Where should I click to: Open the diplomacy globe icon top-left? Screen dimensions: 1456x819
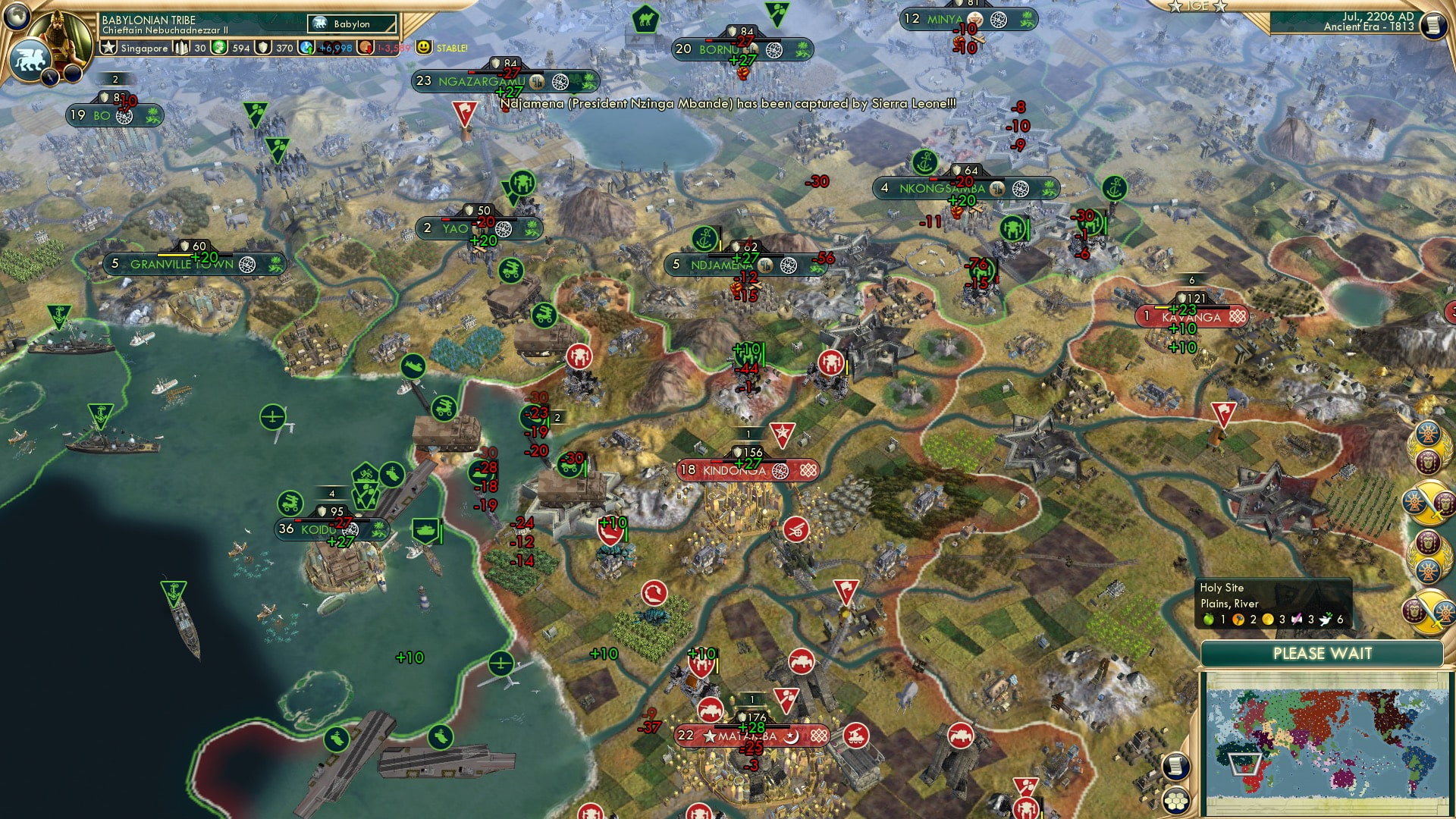15,15
